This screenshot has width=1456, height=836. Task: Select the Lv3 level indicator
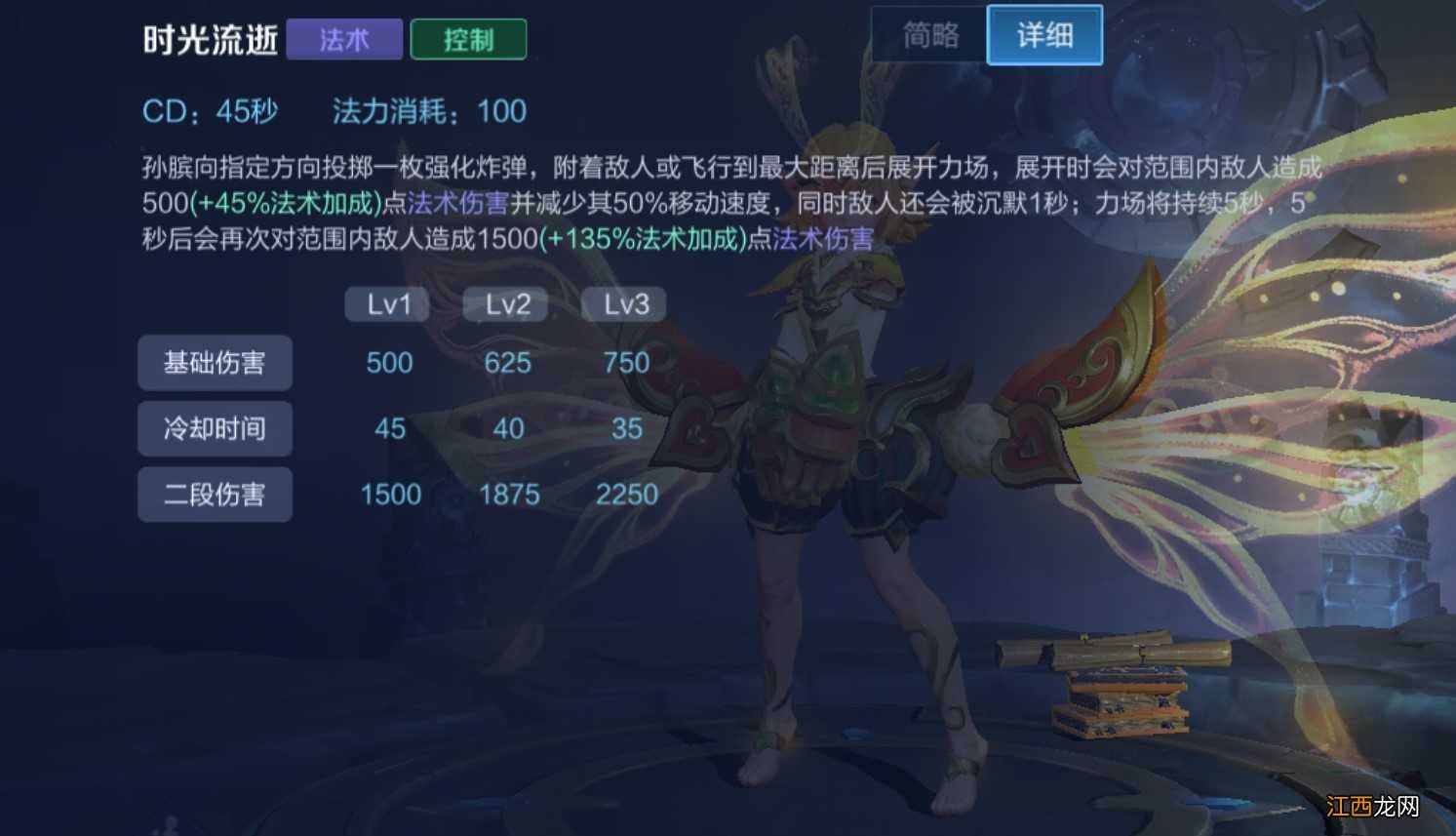tap(623, 303)
